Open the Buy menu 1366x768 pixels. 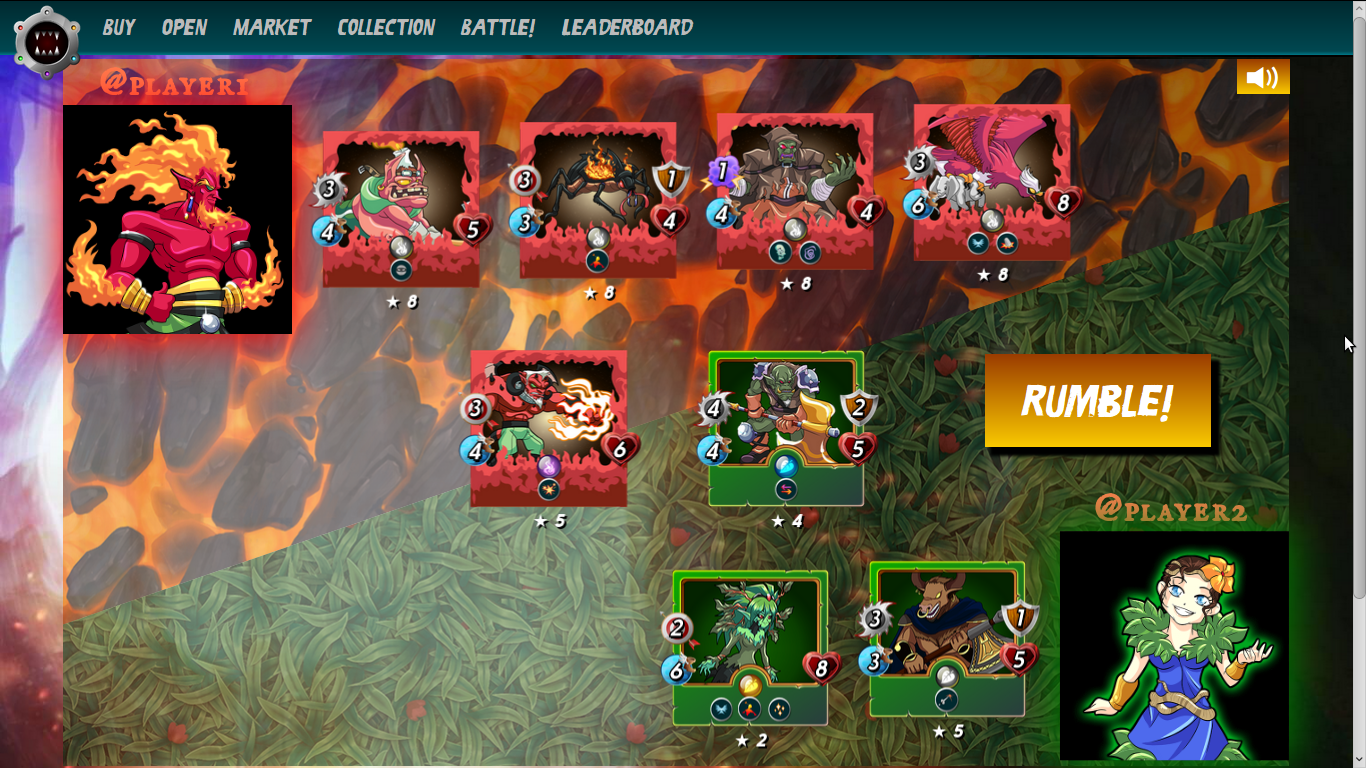tap(118, 28)
